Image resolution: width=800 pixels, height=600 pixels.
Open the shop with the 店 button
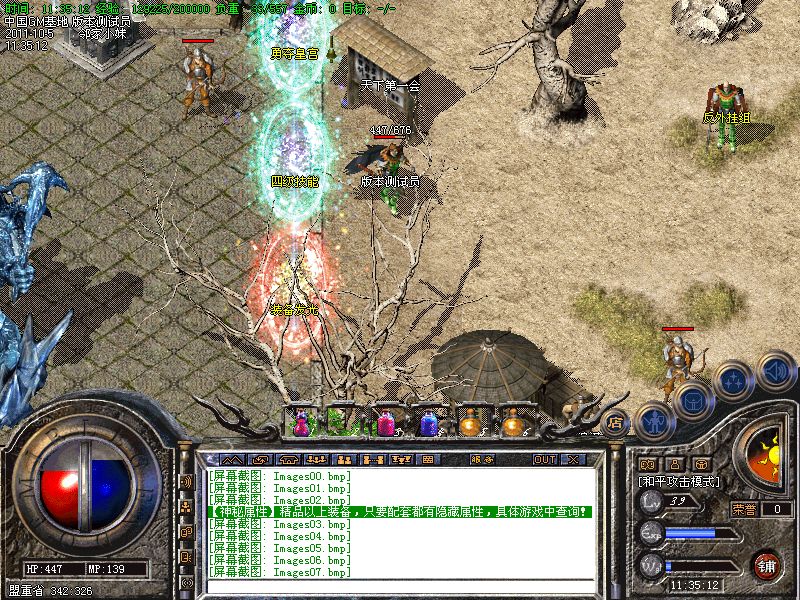click(x=614, y=424)
